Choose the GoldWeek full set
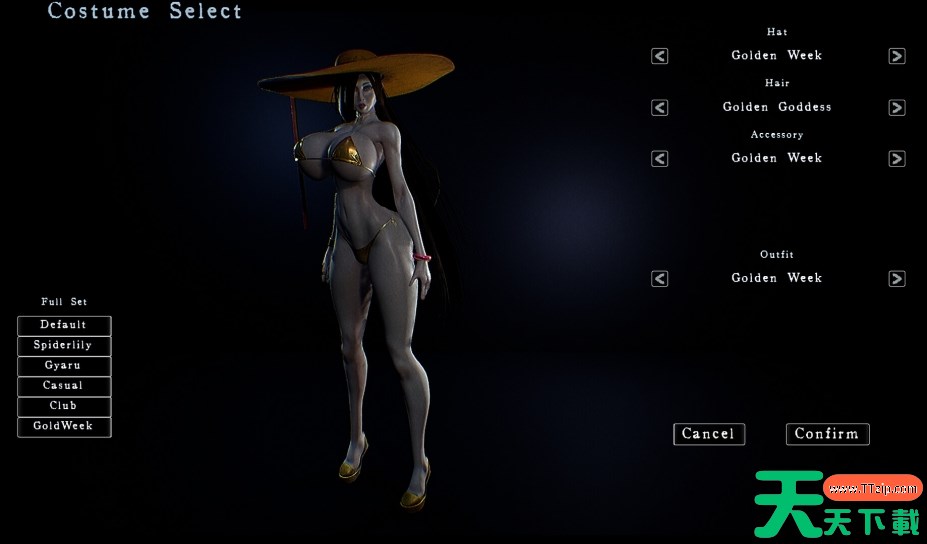The height and width of the screenshot is (544, 927). coord(64,427)
